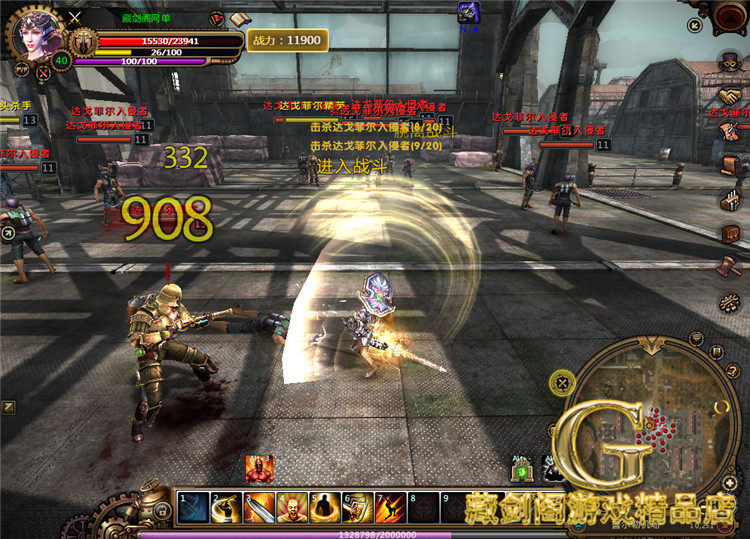Select the red demon buff icon above hotbar
The height and width of the screenshot is (539, 750).
point(258,468)
